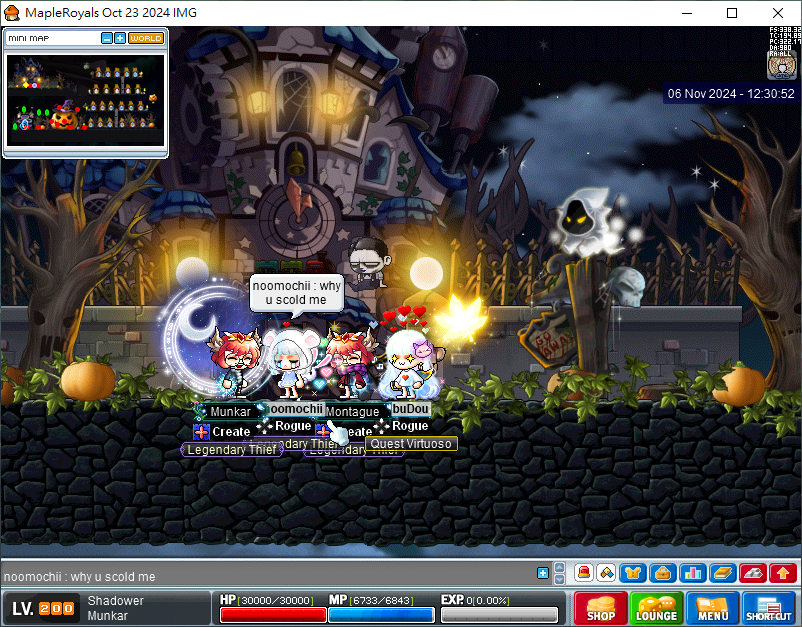802x627 pixels.
Task: Expand the chat with the plus button
Action: click(543, 573)
